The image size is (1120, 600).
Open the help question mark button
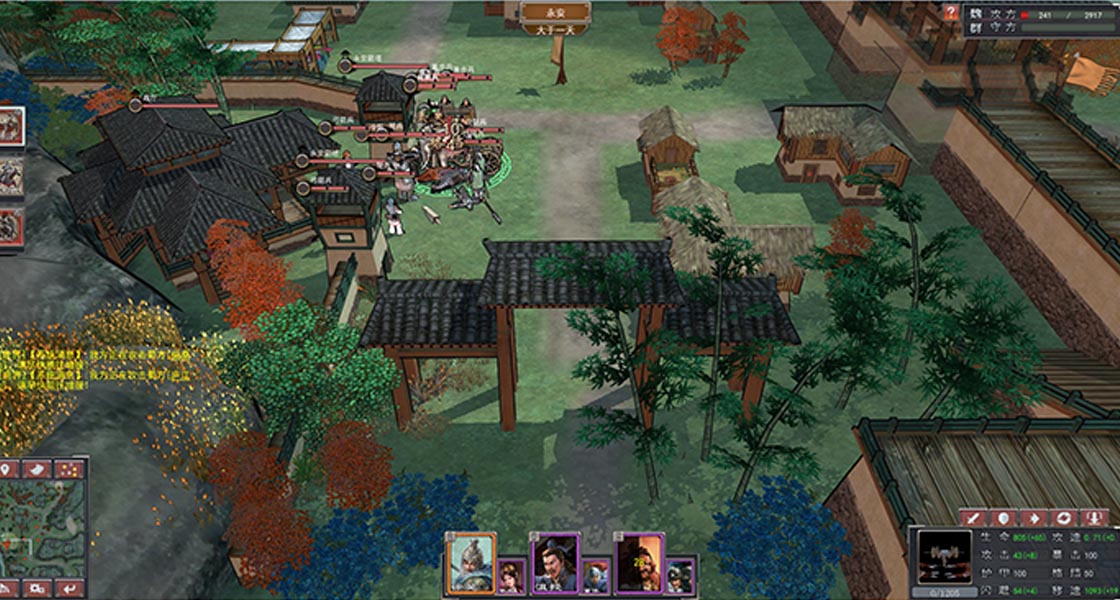click(951, 12)
